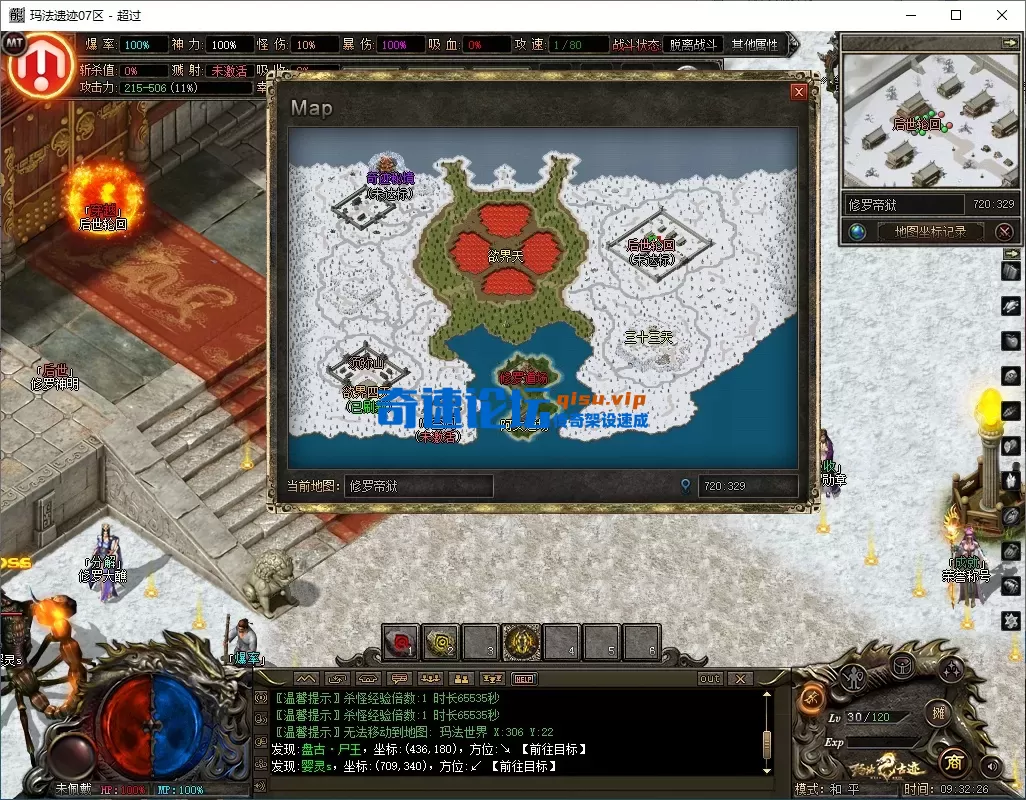Click the 脱离战斗 button
The image size is (1026, 800).
(693, 45)
